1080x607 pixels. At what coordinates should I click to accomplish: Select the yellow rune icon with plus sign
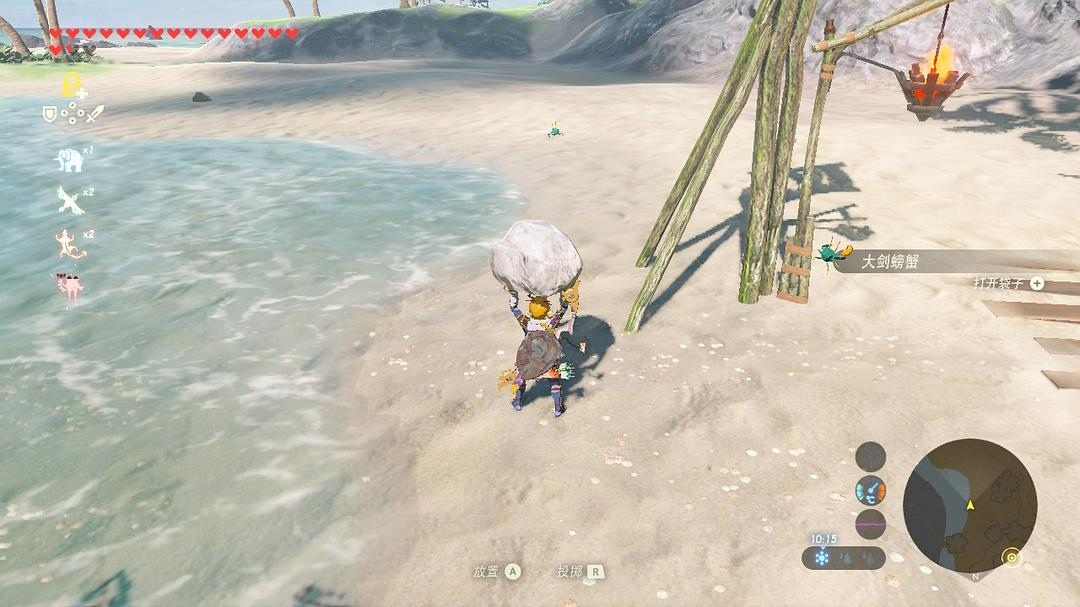pyautogui.click(x=72, y=84)
